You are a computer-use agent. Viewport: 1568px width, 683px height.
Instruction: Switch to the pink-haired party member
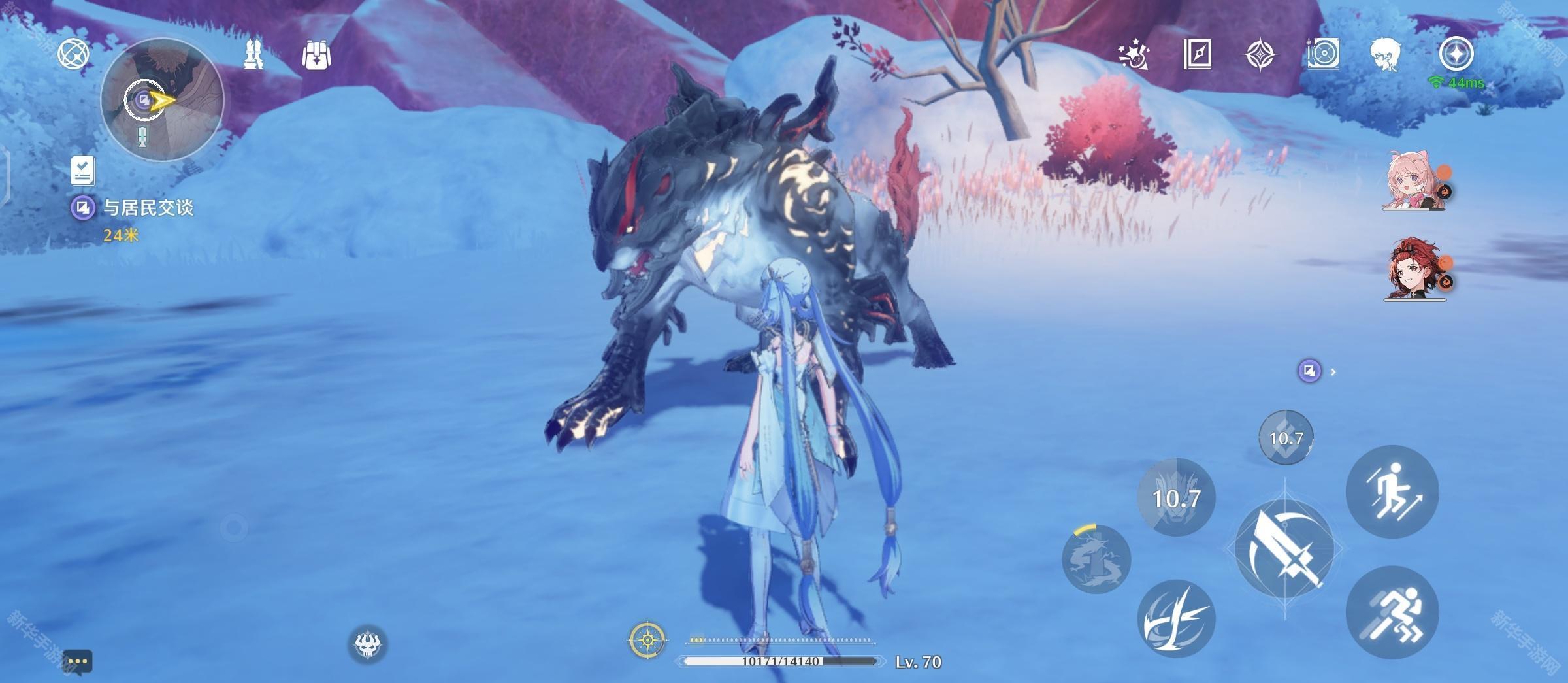tap(1413, 182)
